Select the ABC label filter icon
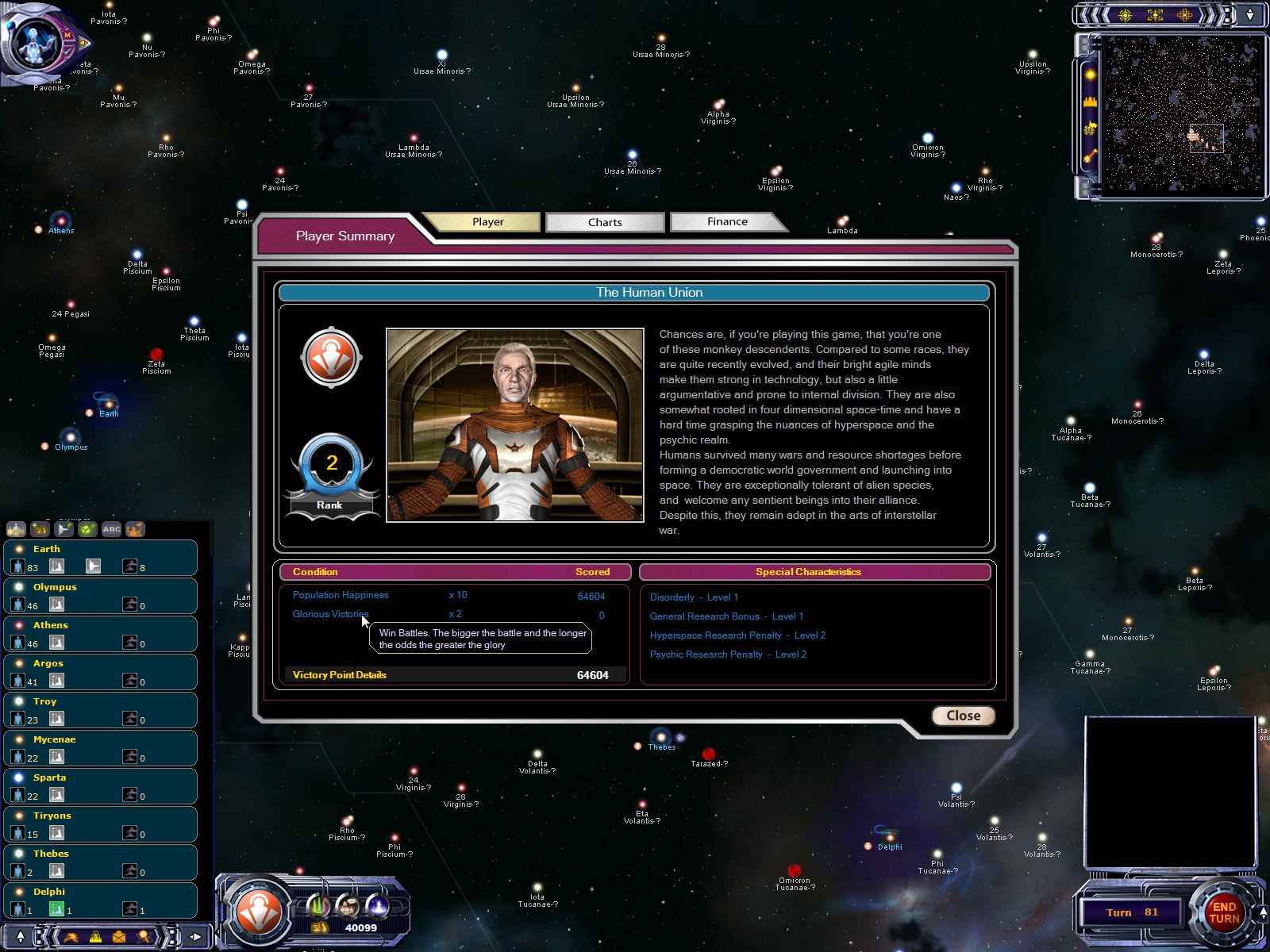The width and height of the screenshot is (1270, 952). 111,529
